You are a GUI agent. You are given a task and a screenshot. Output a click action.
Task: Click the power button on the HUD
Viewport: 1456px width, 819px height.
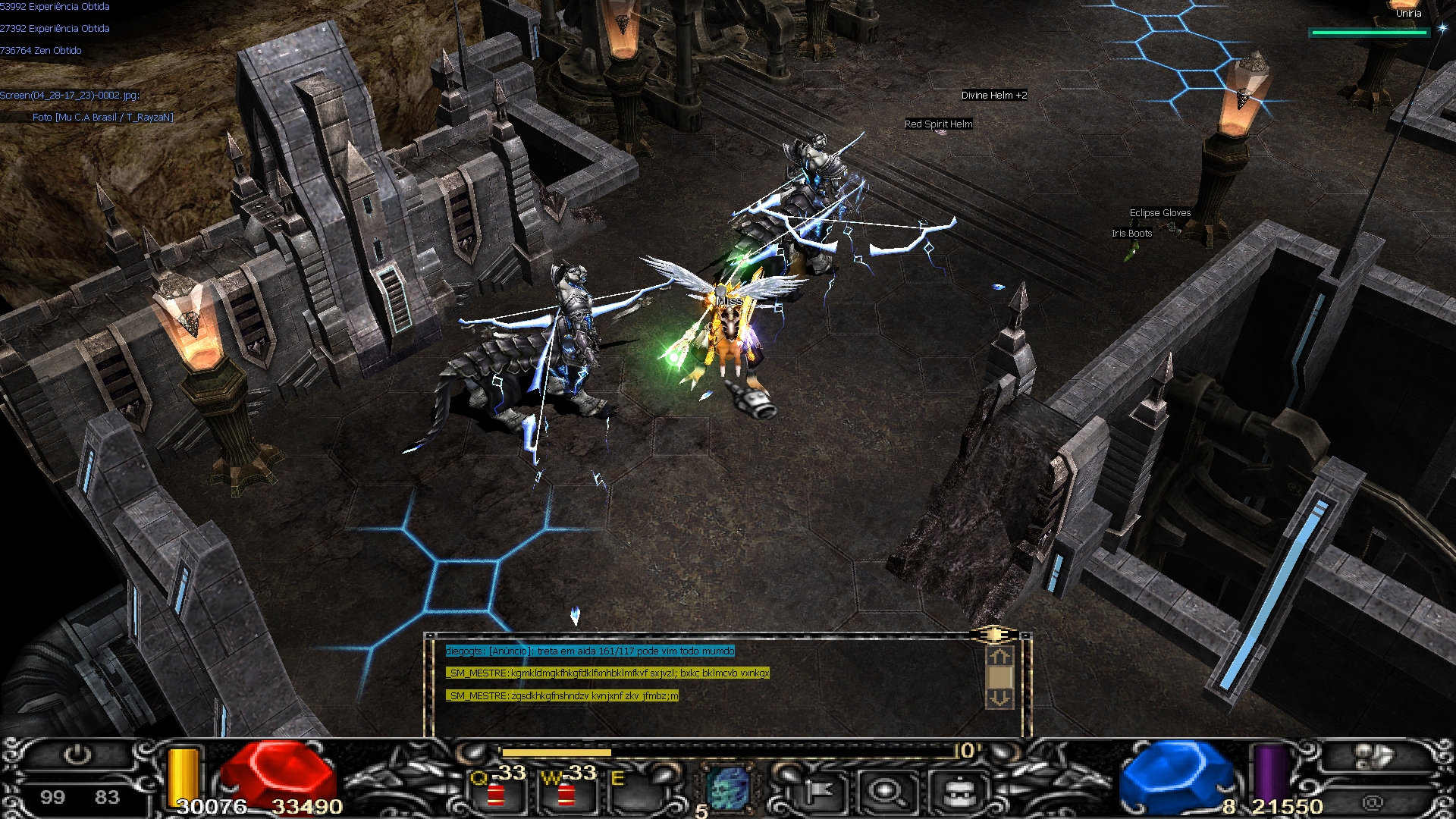(x=77, y=755)
